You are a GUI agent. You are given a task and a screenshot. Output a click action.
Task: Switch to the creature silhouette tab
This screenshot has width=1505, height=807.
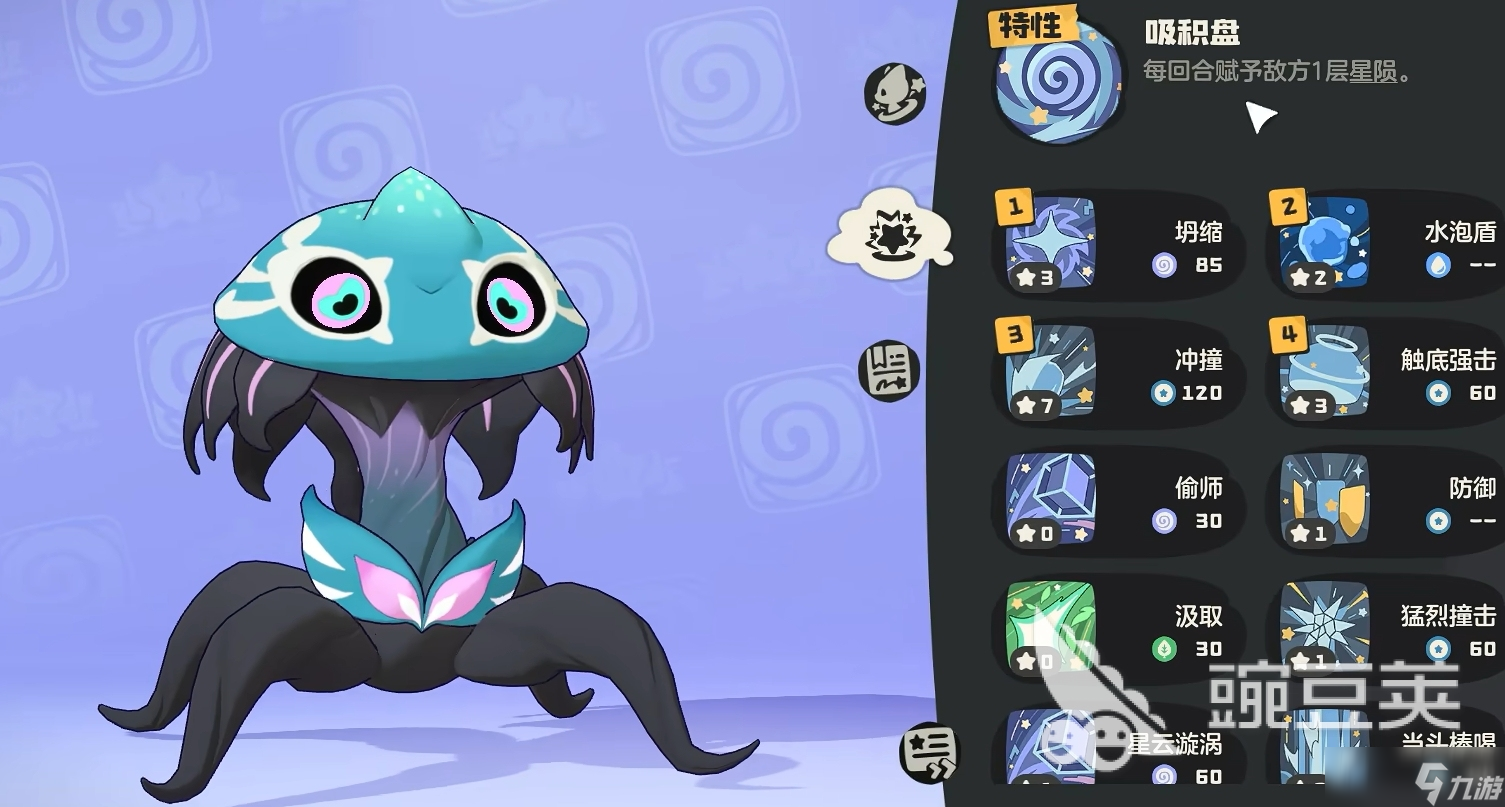point(894,93)
